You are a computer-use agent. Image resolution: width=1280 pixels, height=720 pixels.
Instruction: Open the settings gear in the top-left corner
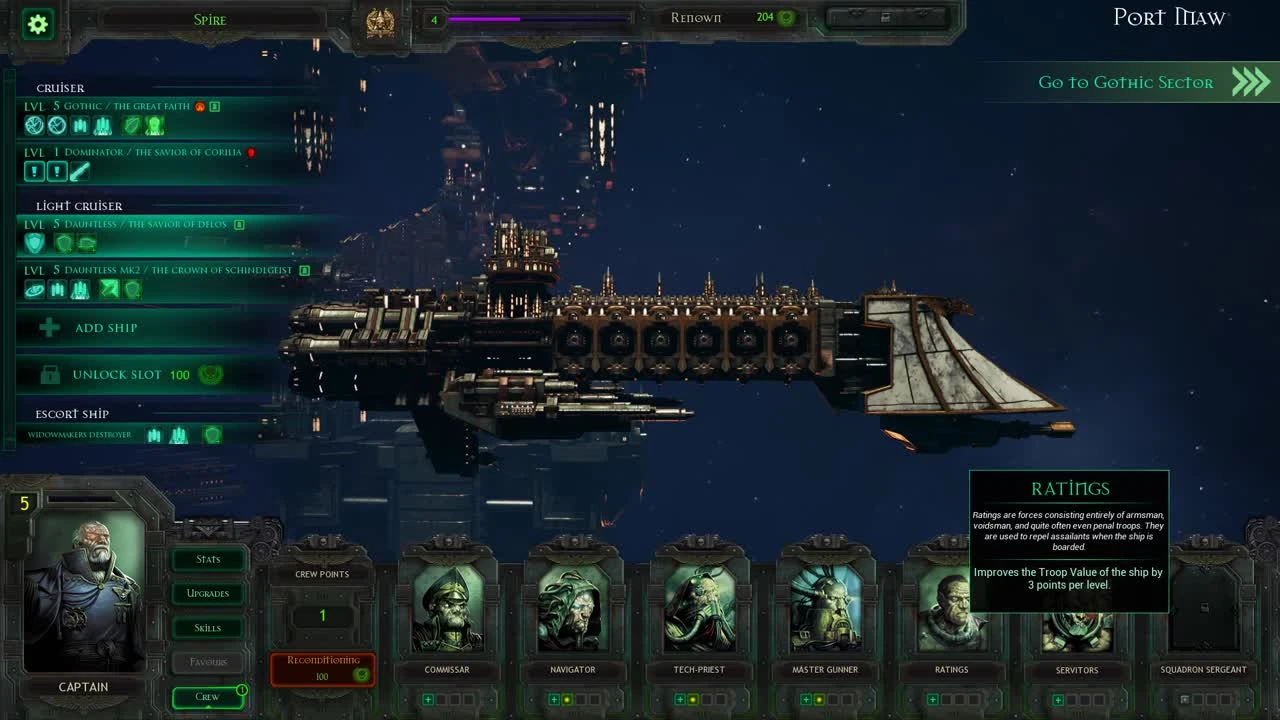[x=36, y=24]
